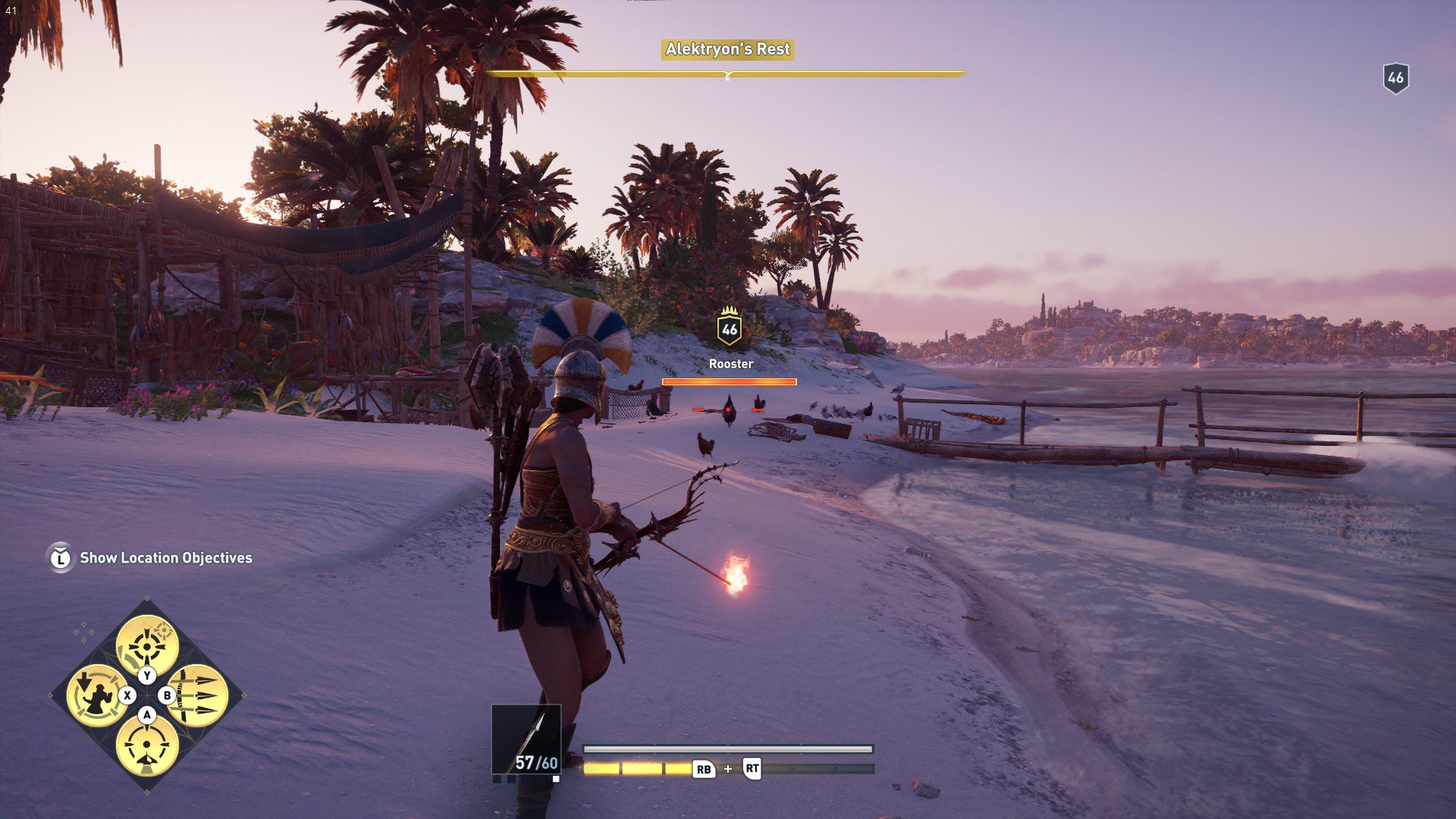1456x819 pixels.
Task: Use the crosshair target ability at the wheel's top
Action: (147, 645)
